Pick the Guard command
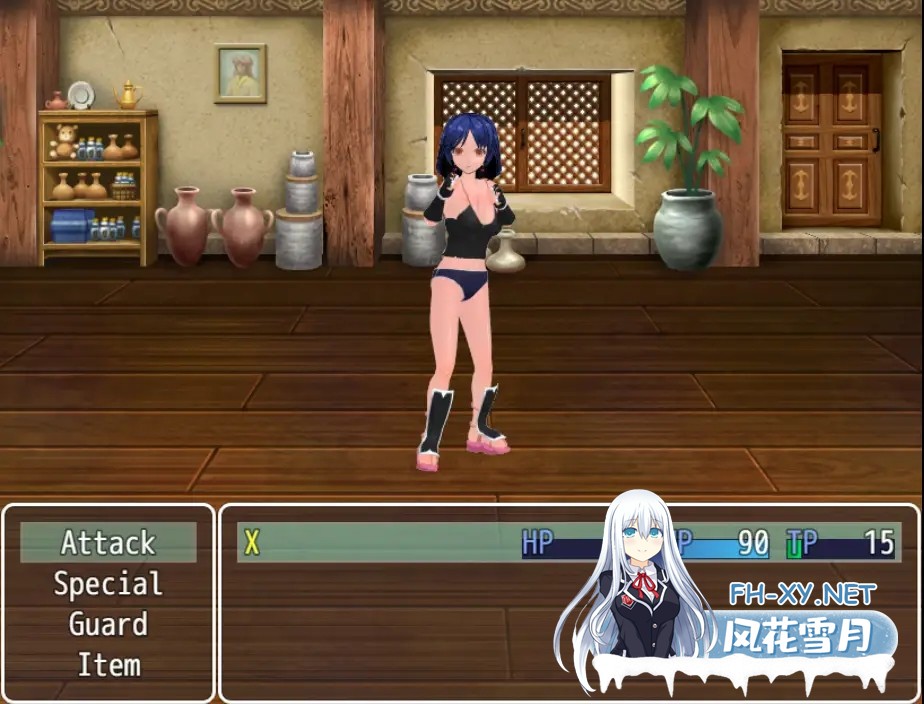924x704 pixels. (108, 625)
